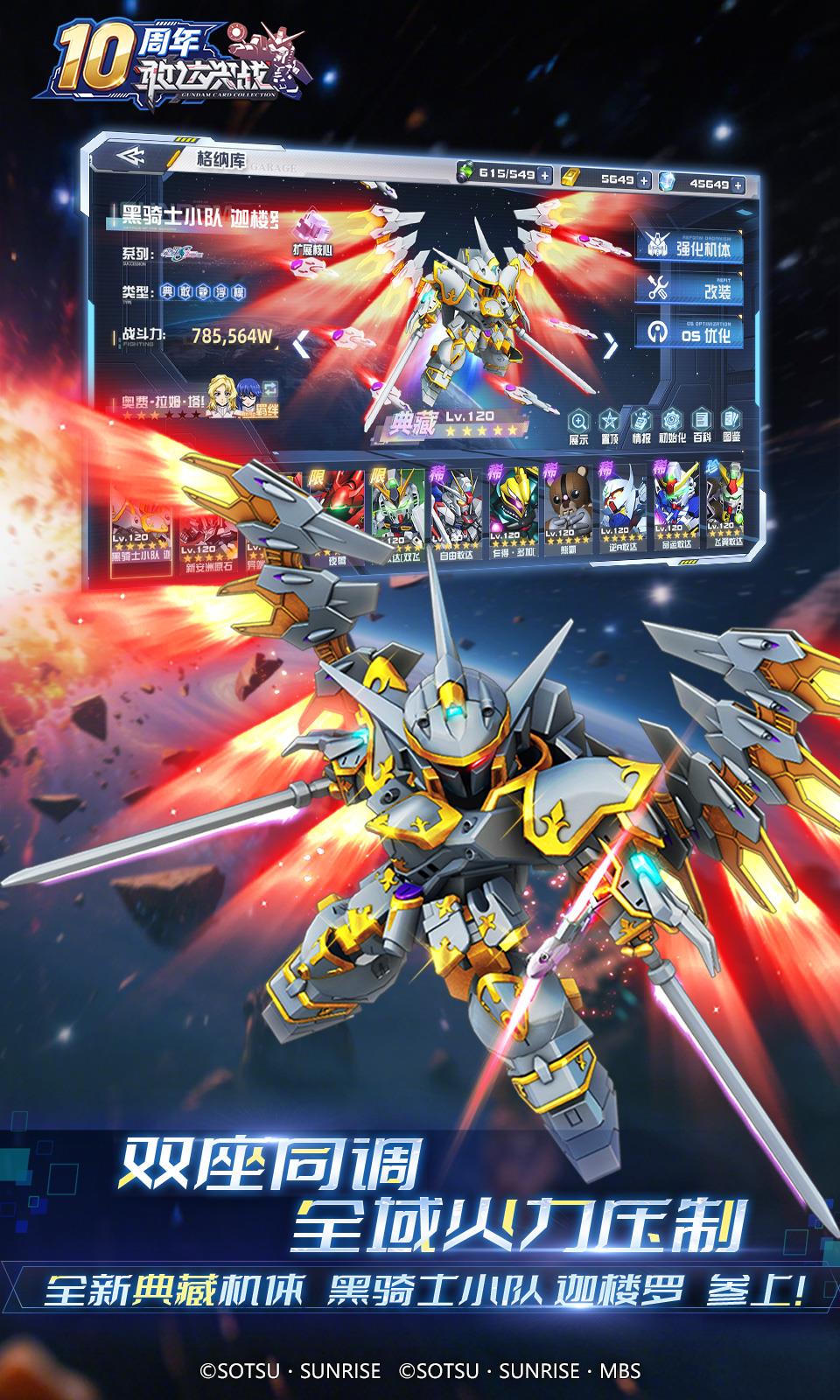
Task: Add more energy with the 615/549 plus button
Action: (545, 175)
